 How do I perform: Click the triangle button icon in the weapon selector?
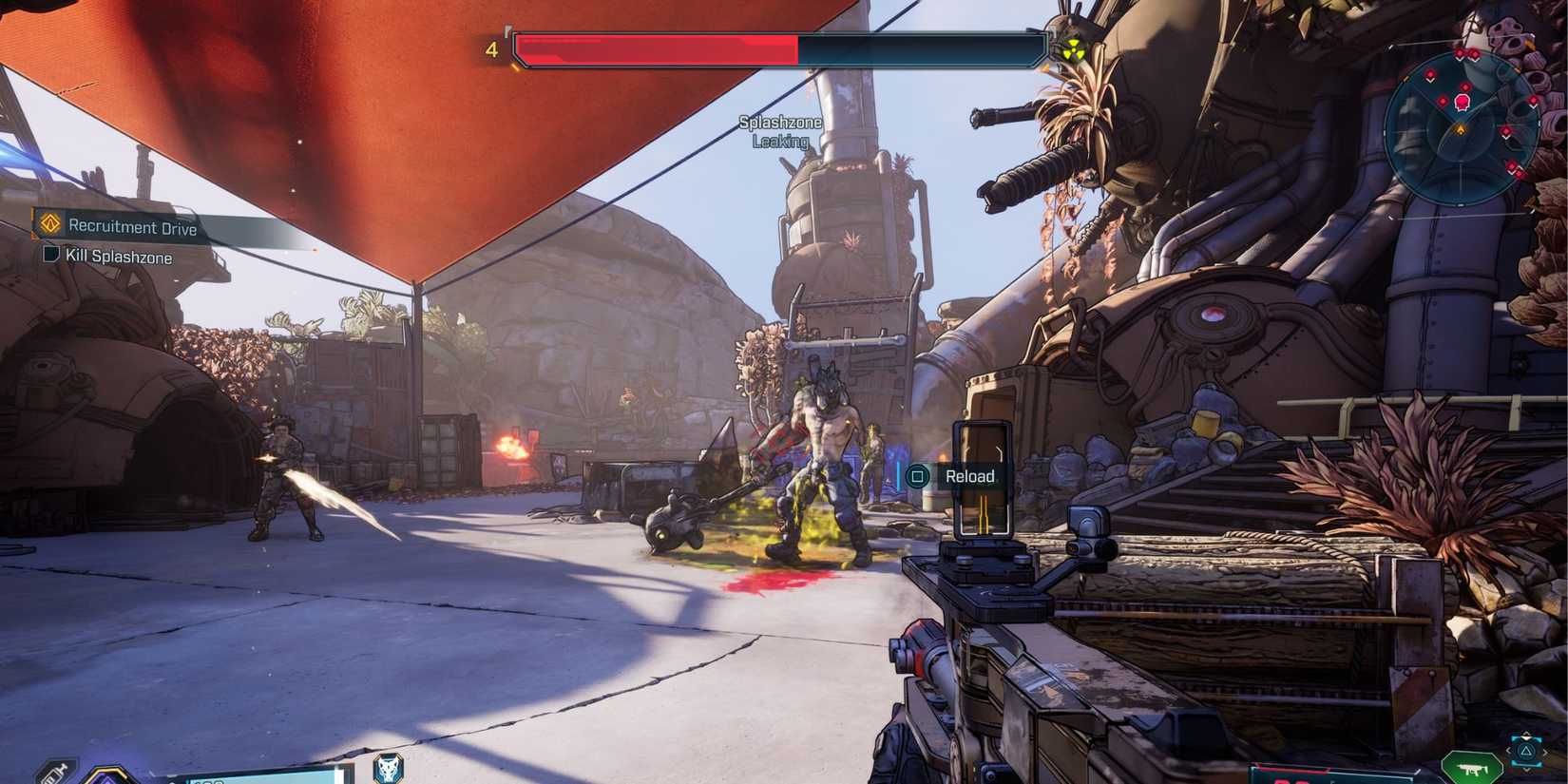tap(1526, 751)
